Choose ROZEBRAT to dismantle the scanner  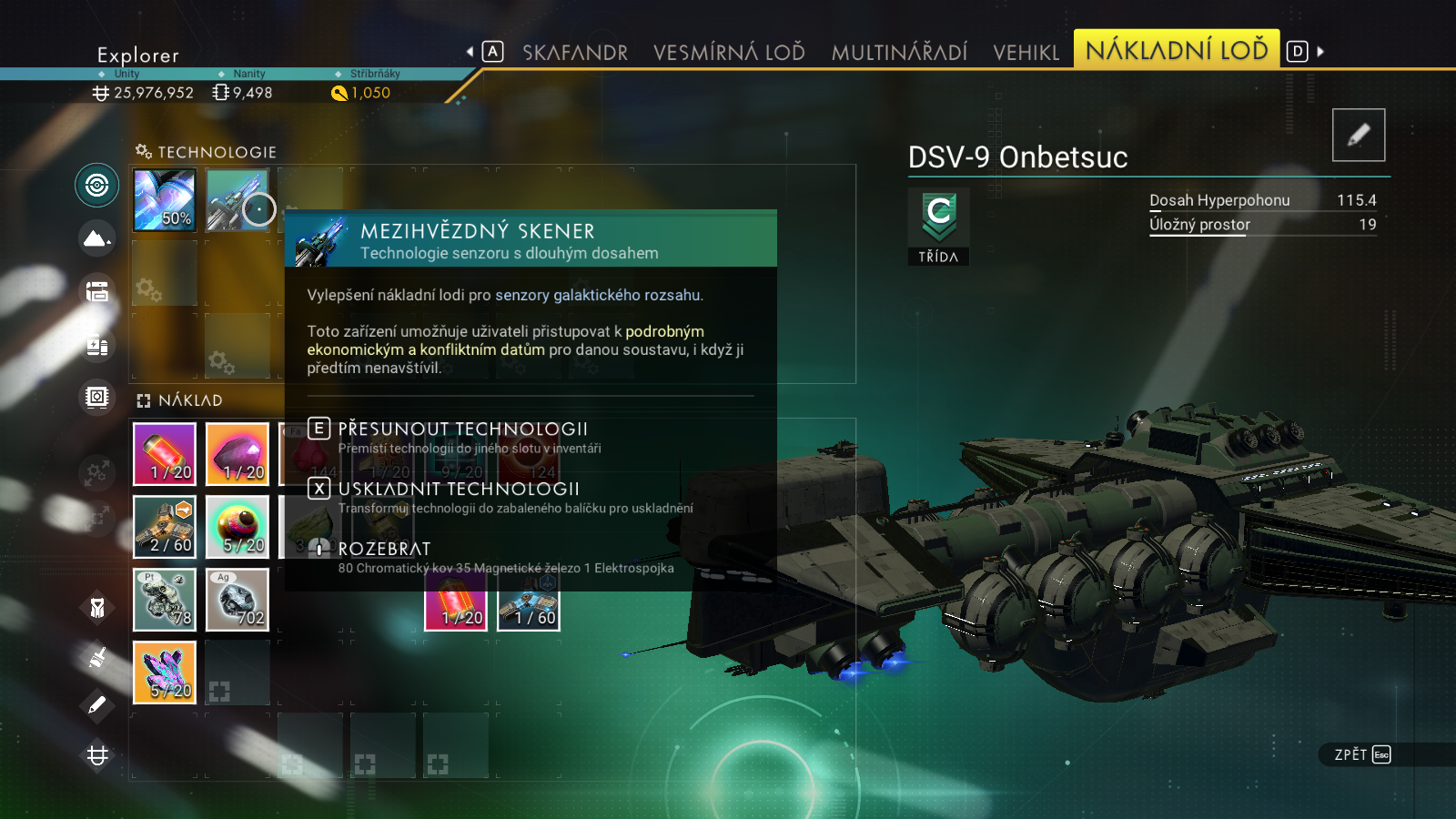click(x=384, y=549)
